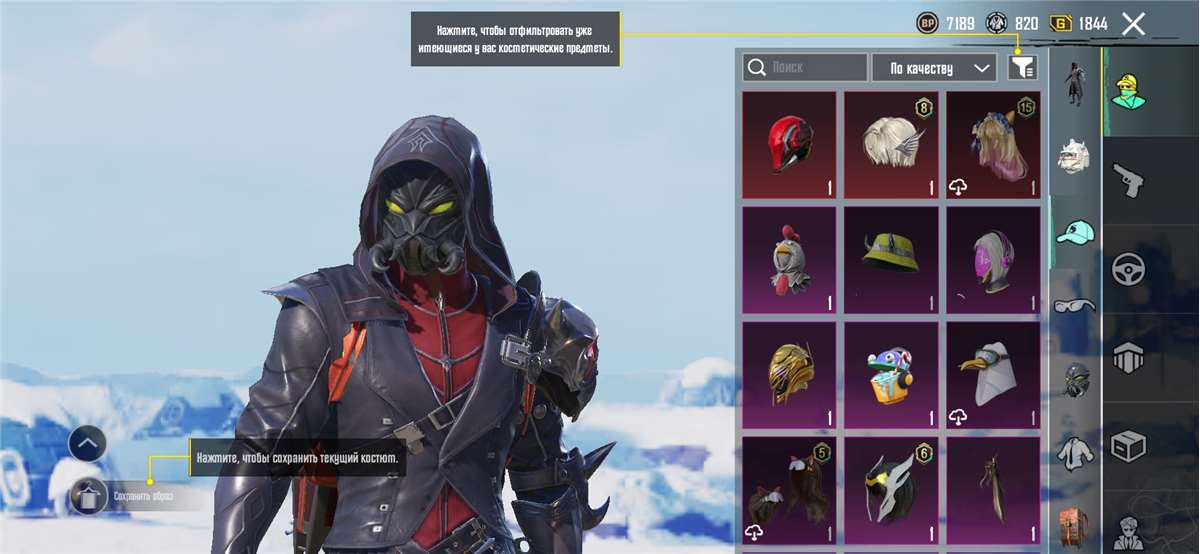Select the purple-visor hooded helmet
Screen dimensions: 1200x554
(x=993, y=260)
